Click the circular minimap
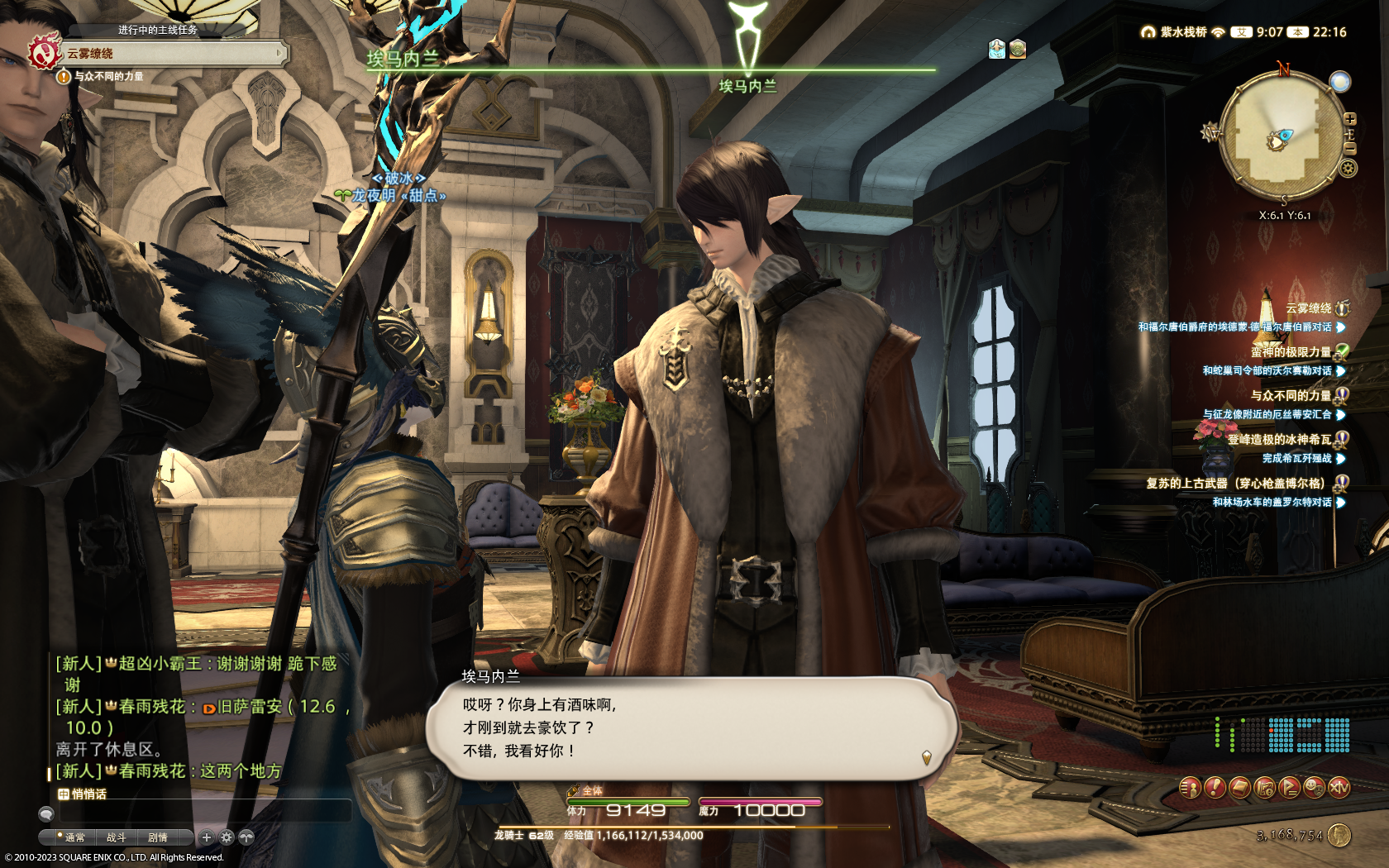Viewport: 1389px width, 868px height. coord(1282,138)
